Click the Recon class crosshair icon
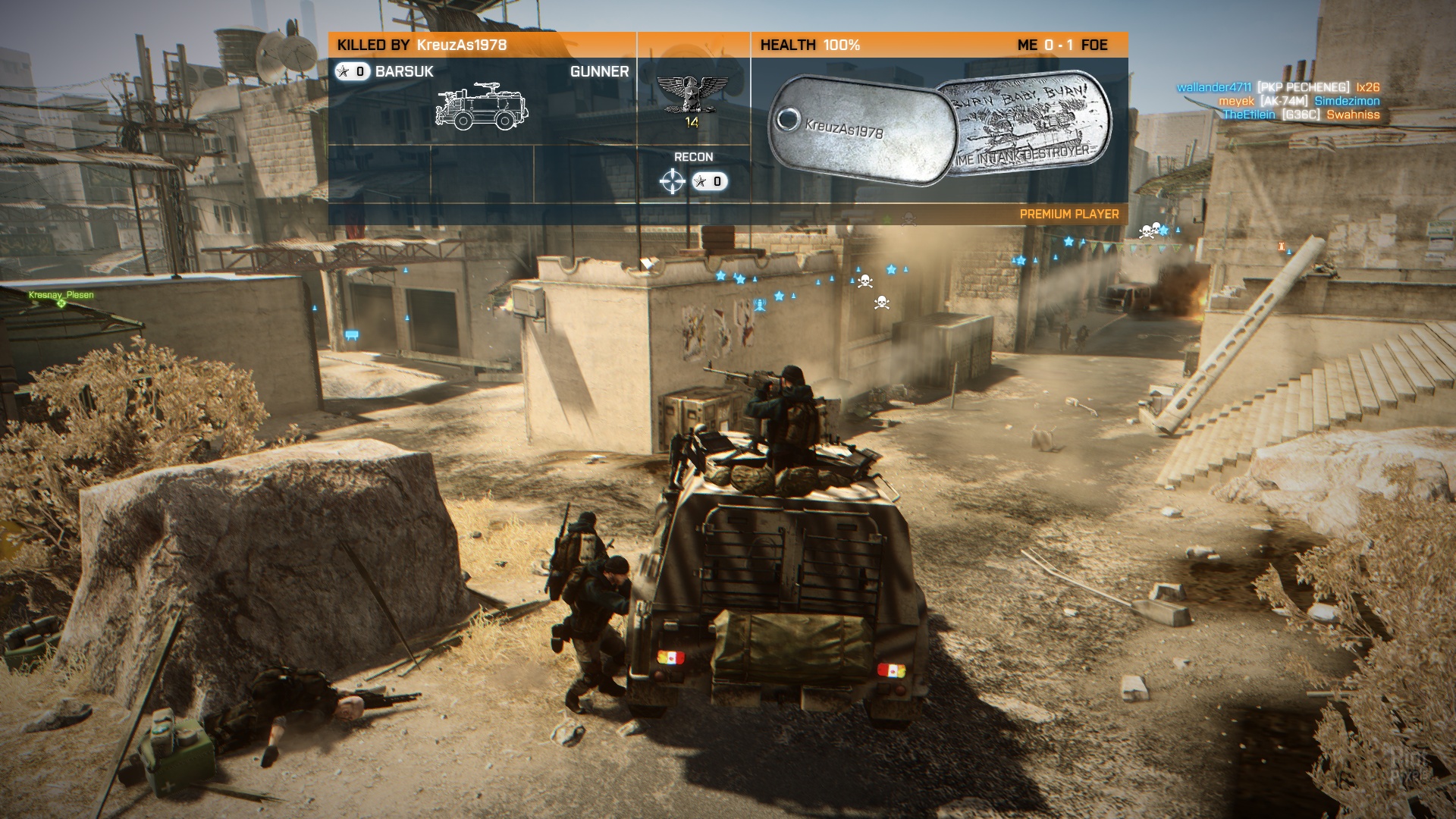The image size is (1456, 819). pyautogui.click(x=673, y=181)
